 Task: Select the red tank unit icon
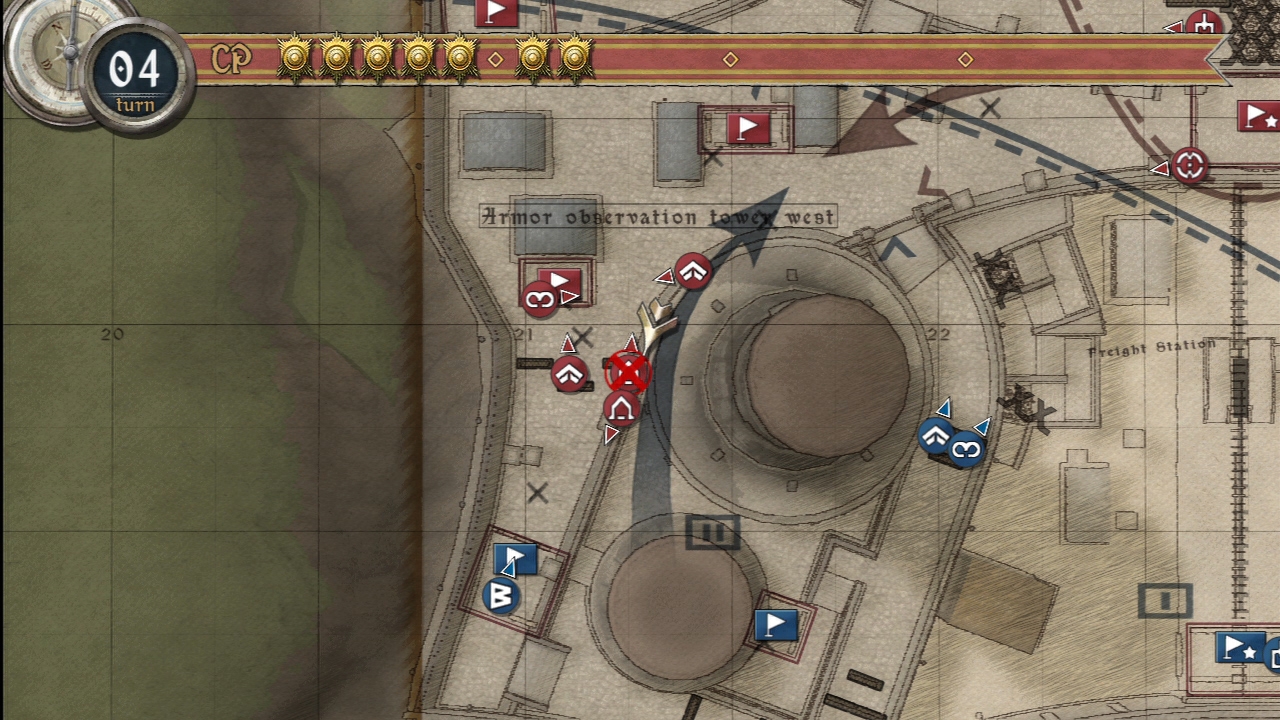click(x=1204, y=24)
